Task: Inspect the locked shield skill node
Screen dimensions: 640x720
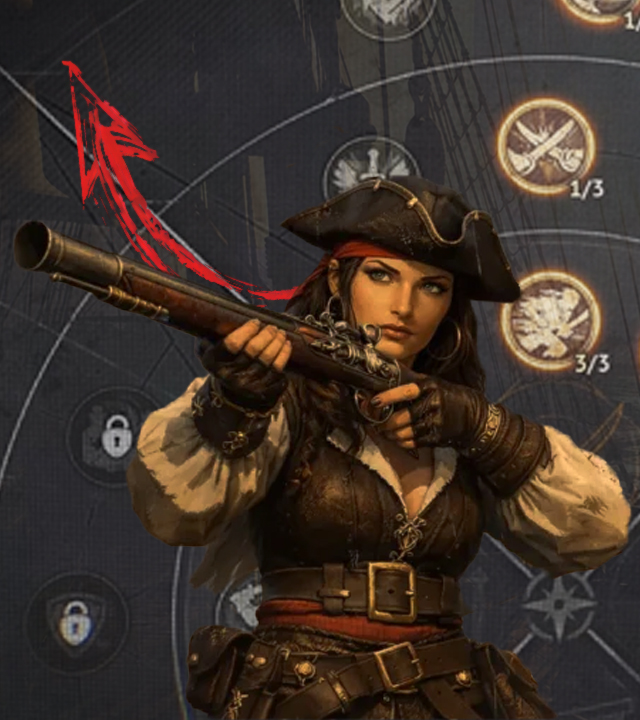Action: [x=76, y=622]
